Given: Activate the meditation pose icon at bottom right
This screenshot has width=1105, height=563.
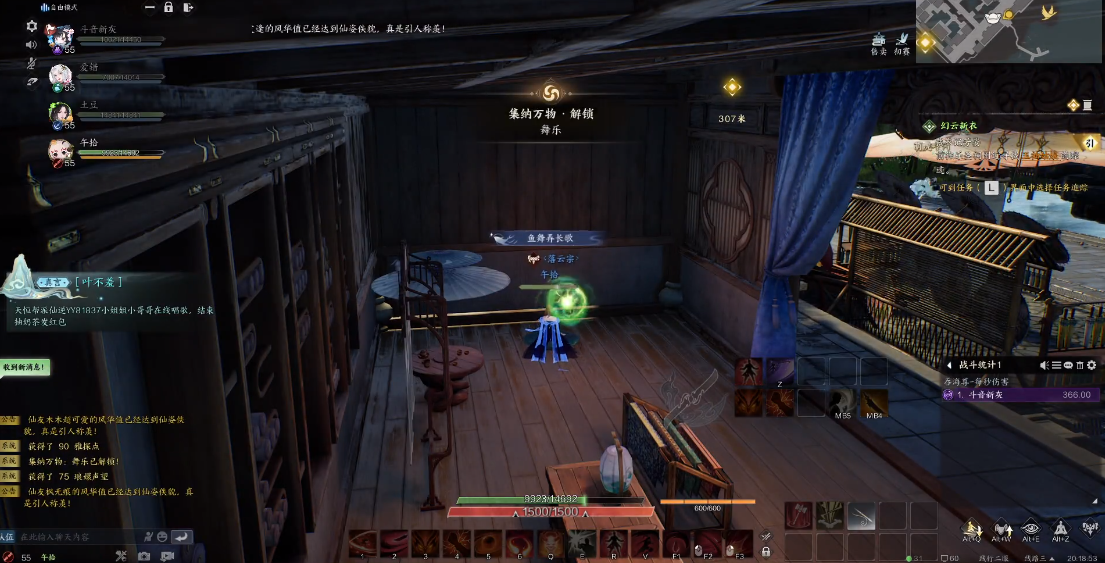Looking at the screenshot, I should point(1062,529).
